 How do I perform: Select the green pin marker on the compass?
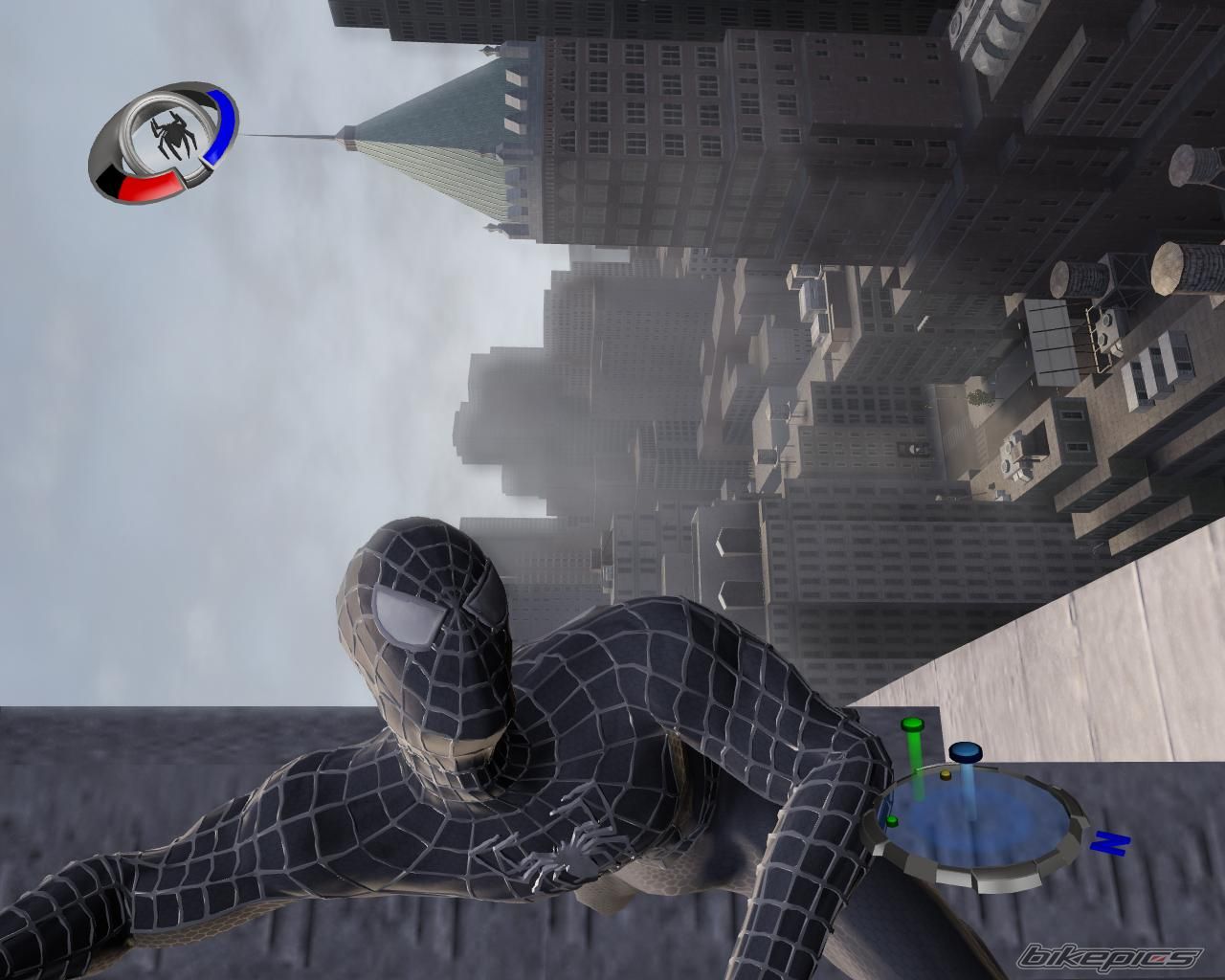(x=912, y=725)
